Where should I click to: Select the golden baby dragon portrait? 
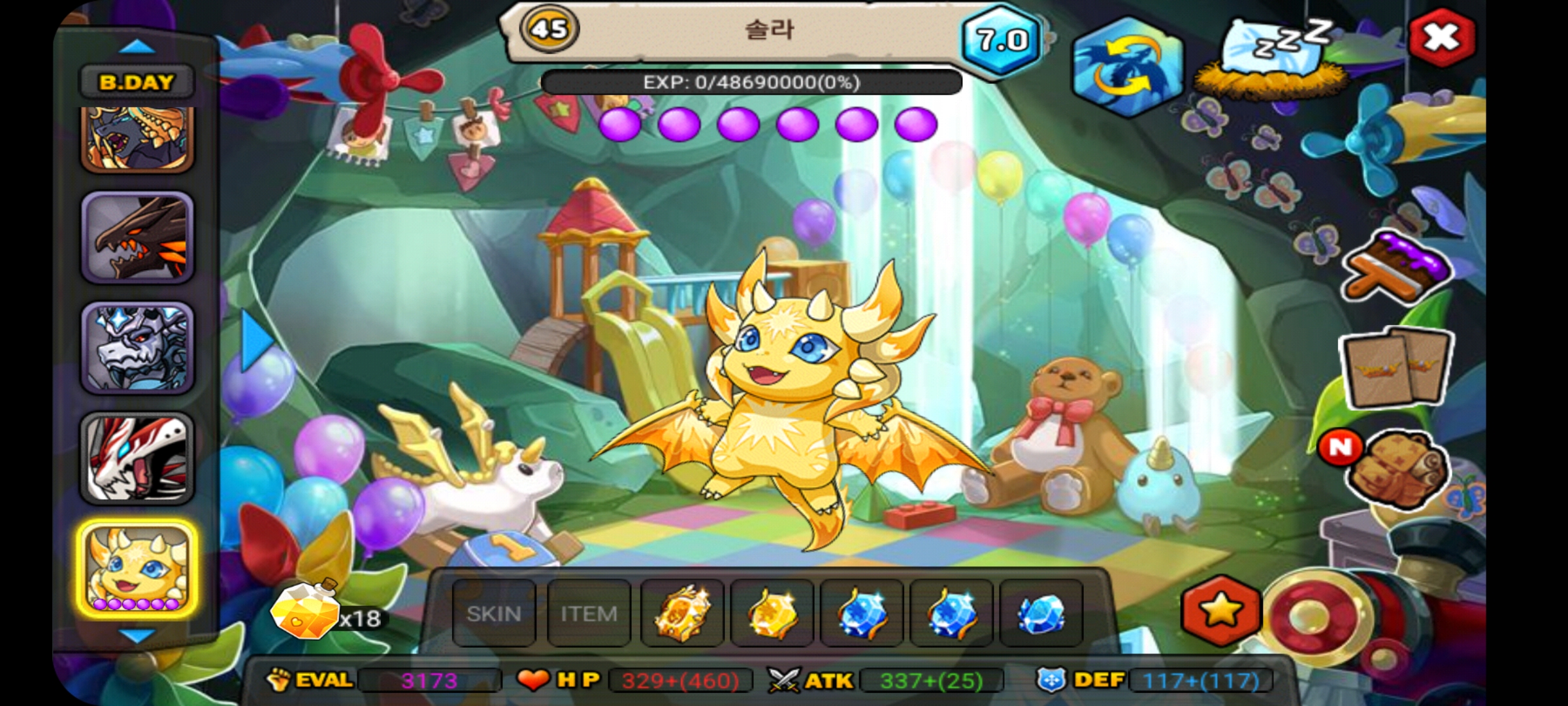137,568
